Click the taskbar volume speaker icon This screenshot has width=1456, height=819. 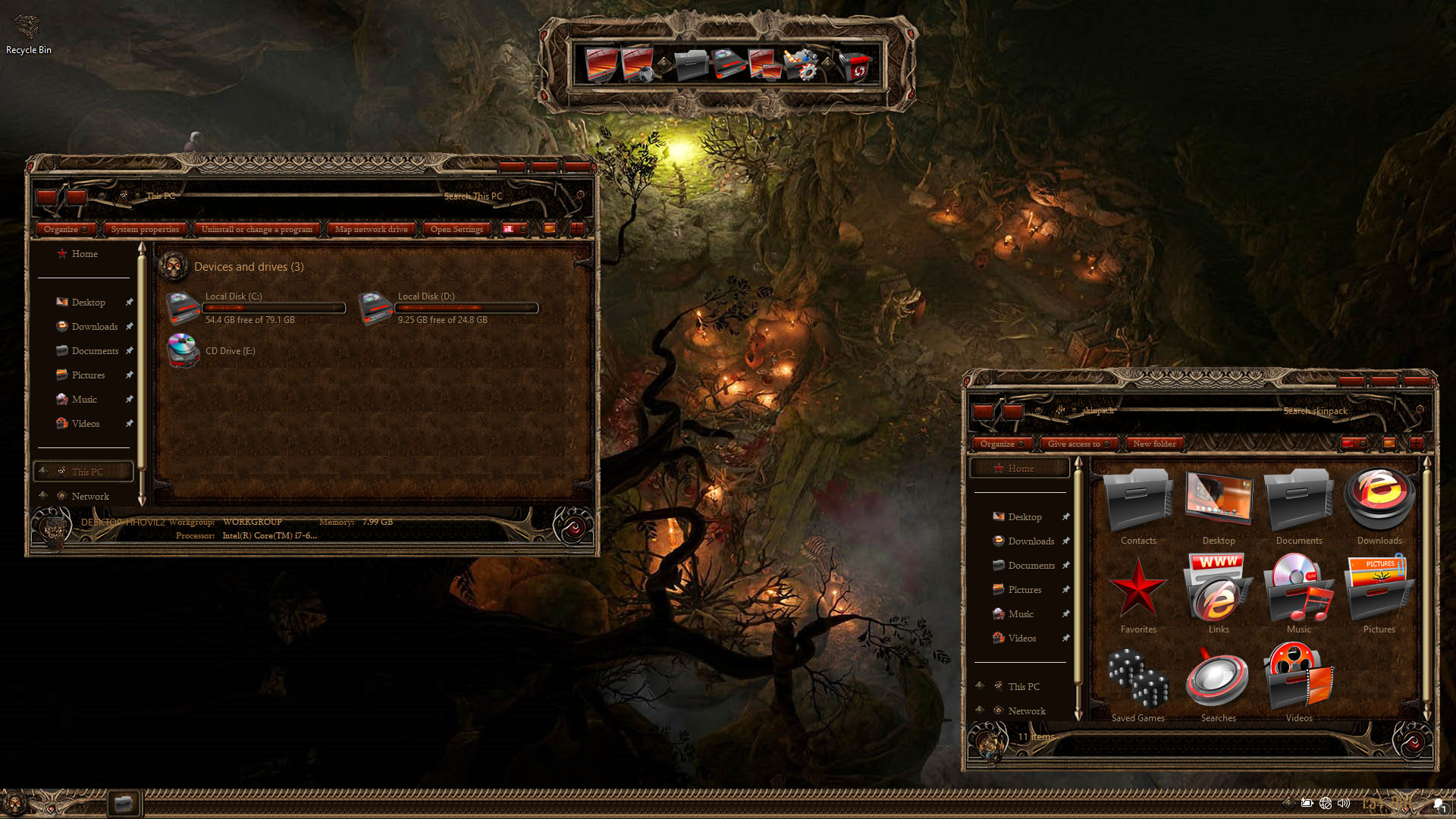tap(1344, 803)
